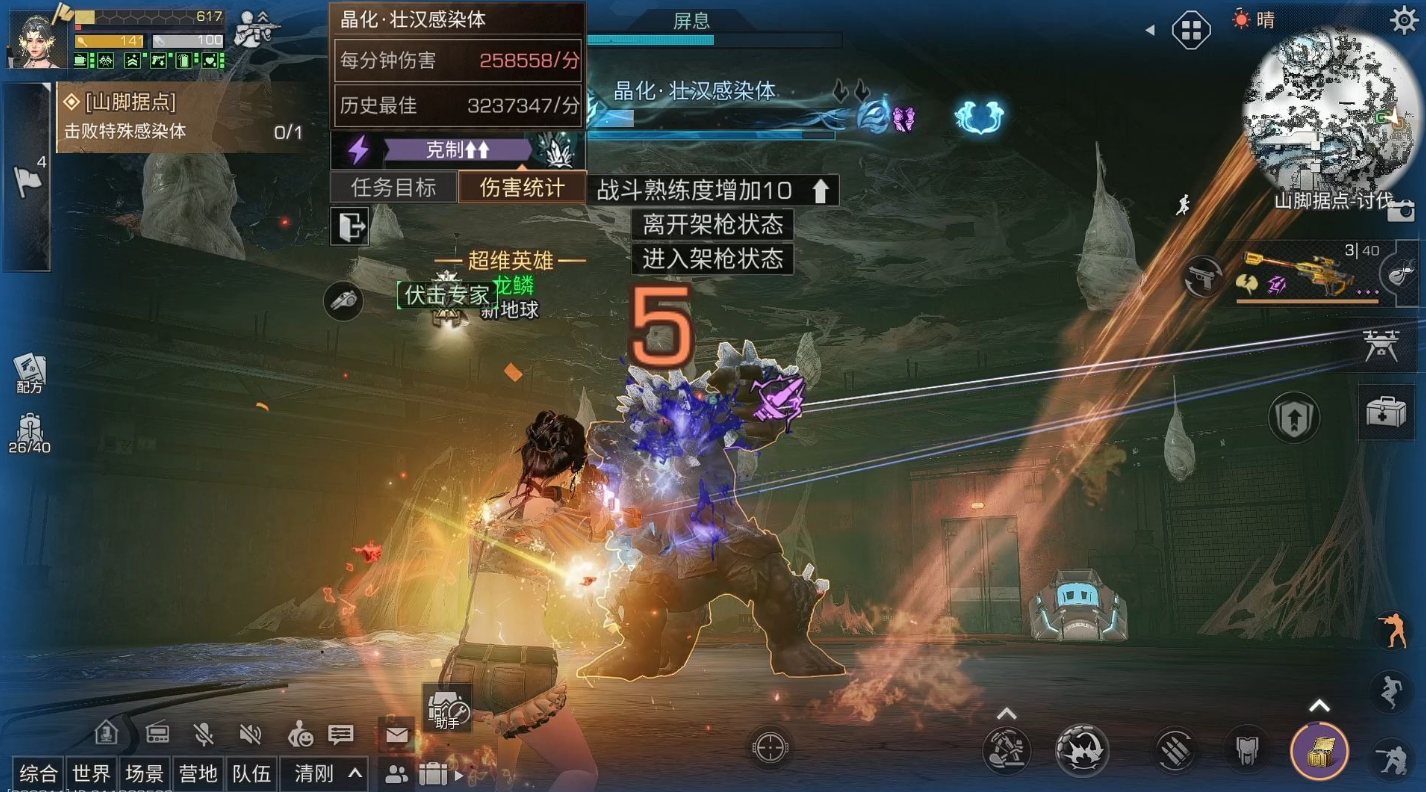Select the 营地 chat channel

coord(197,773)
